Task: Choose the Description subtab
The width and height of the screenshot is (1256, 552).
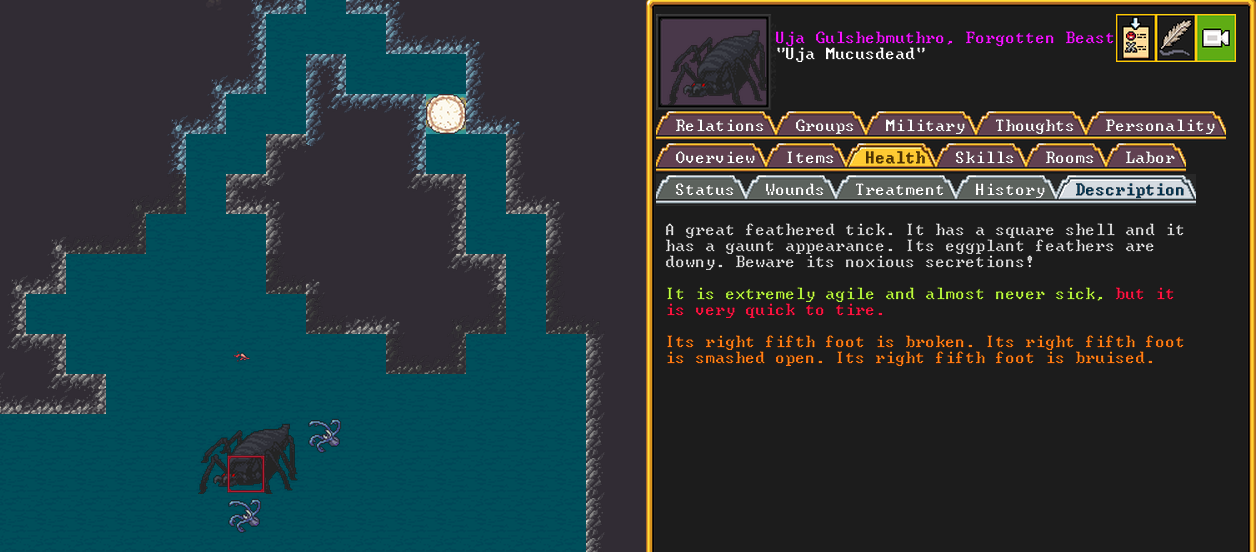Action: (1129, 189)
